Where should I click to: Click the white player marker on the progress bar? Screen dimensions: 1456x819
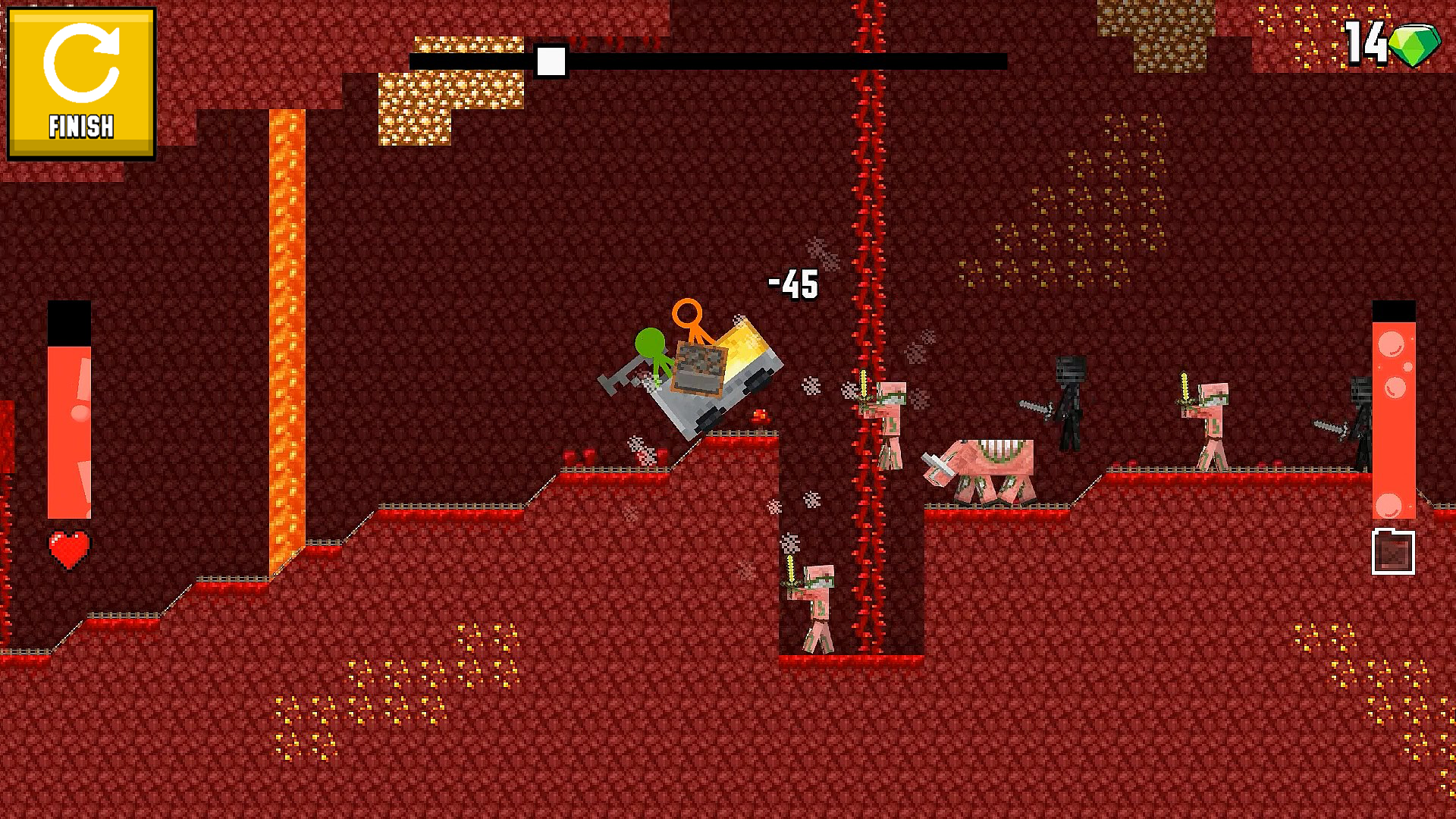551,61
